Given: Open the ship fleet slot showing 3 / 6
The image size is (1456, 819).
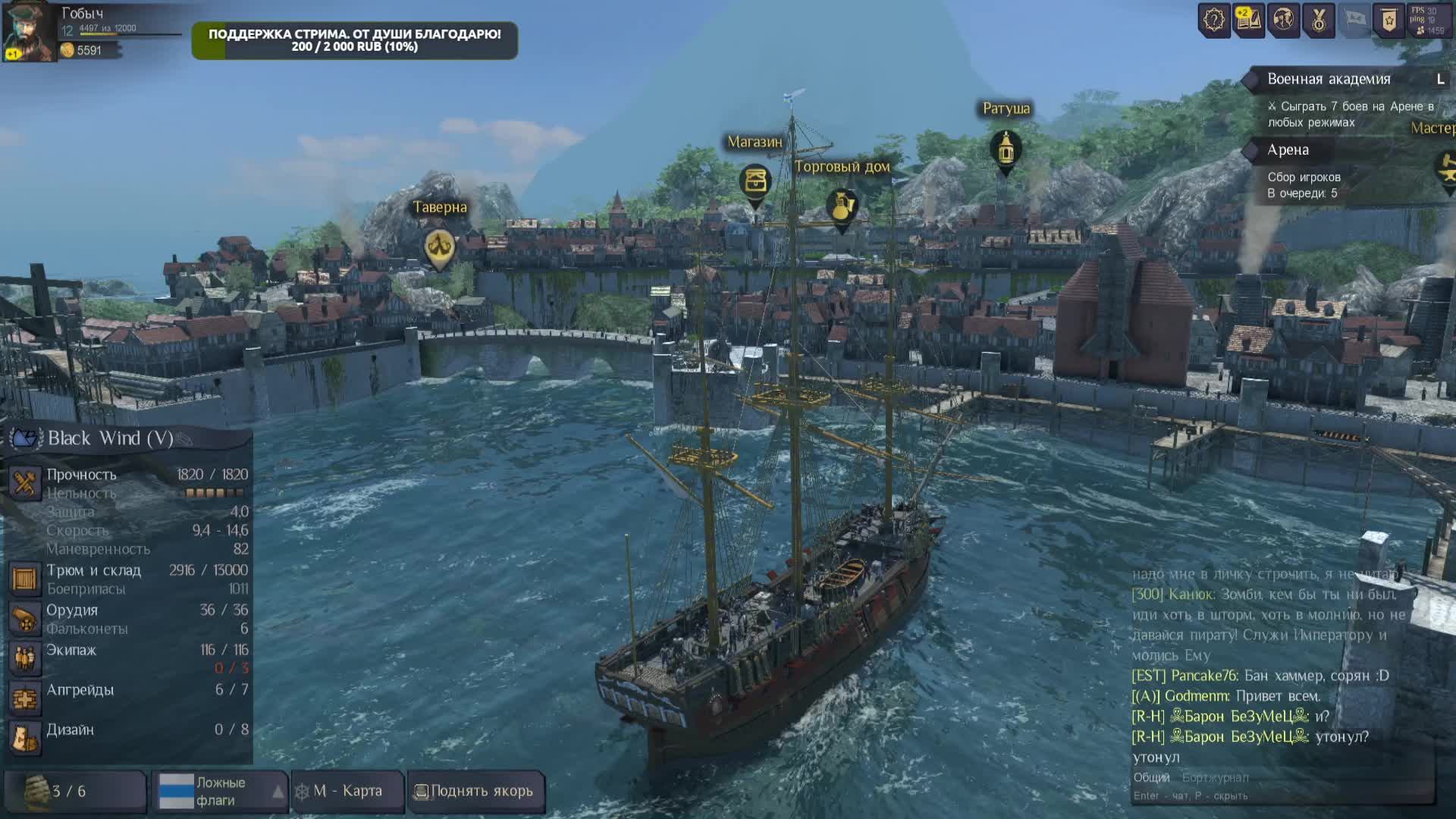Looking at the screenshot, I should point(74,791).
